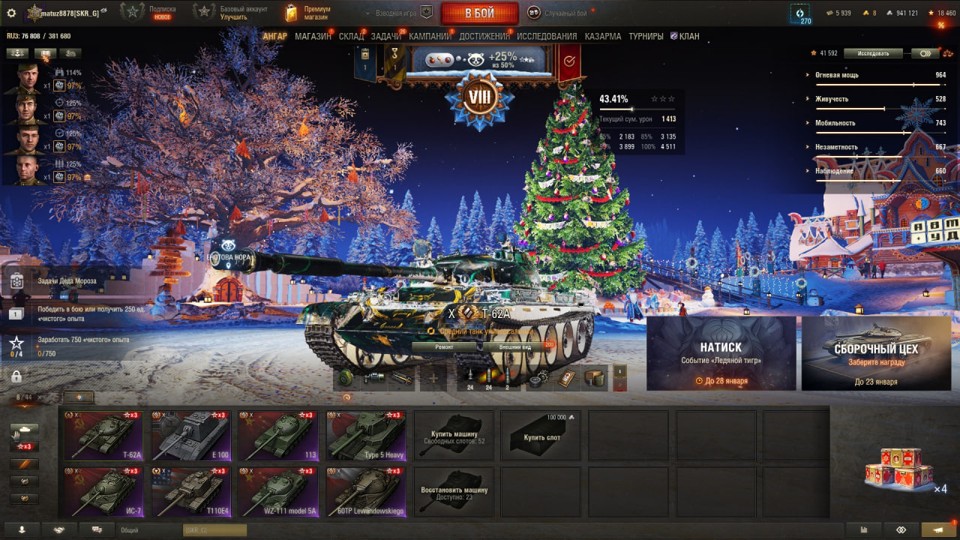Open the КЛАН clan tab

tap(686, 37)
